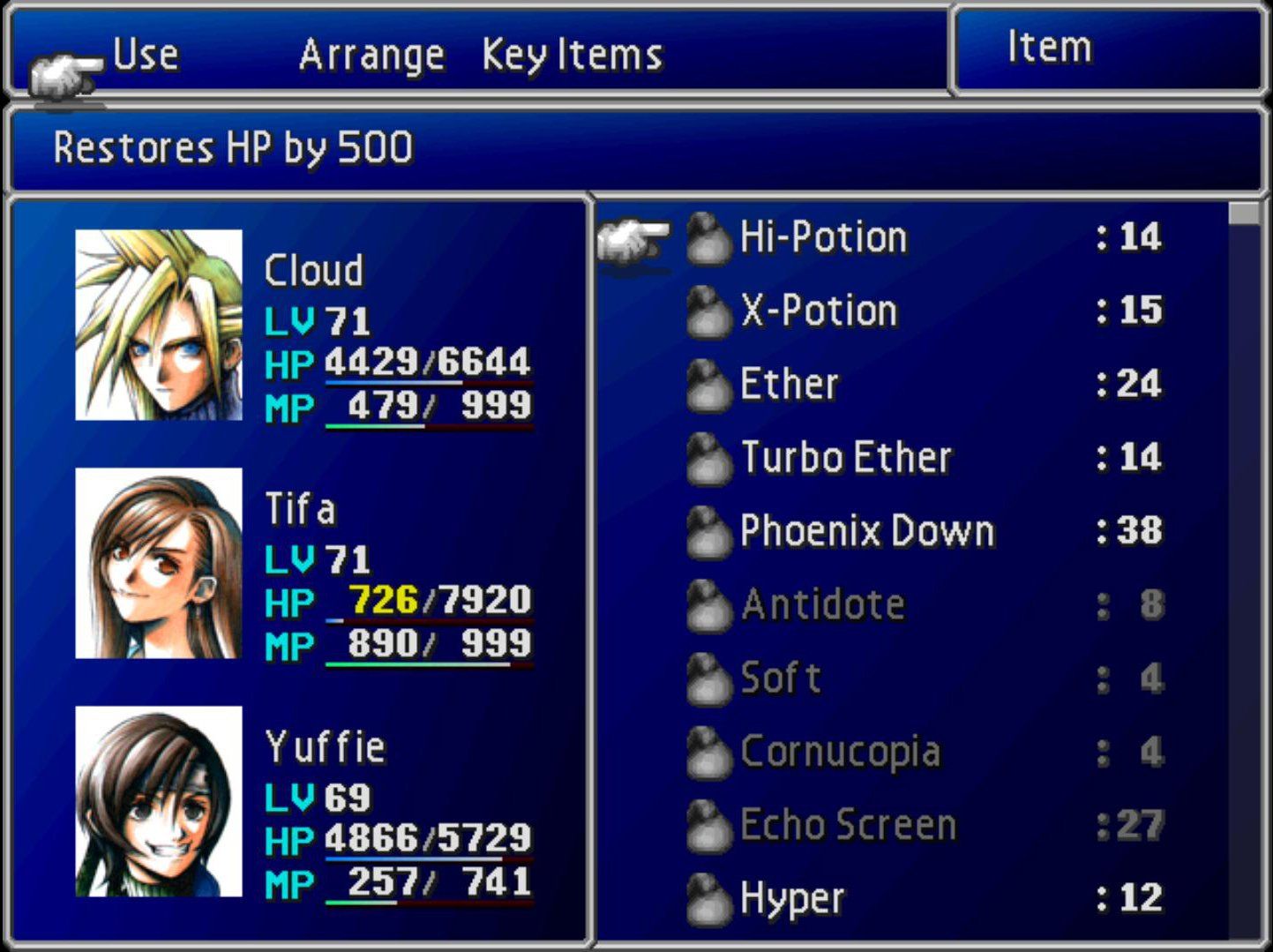The height and width of the screenshot is (952, 1273).
Task: Select Tifa's character portrait
Action: click(161, 562)
